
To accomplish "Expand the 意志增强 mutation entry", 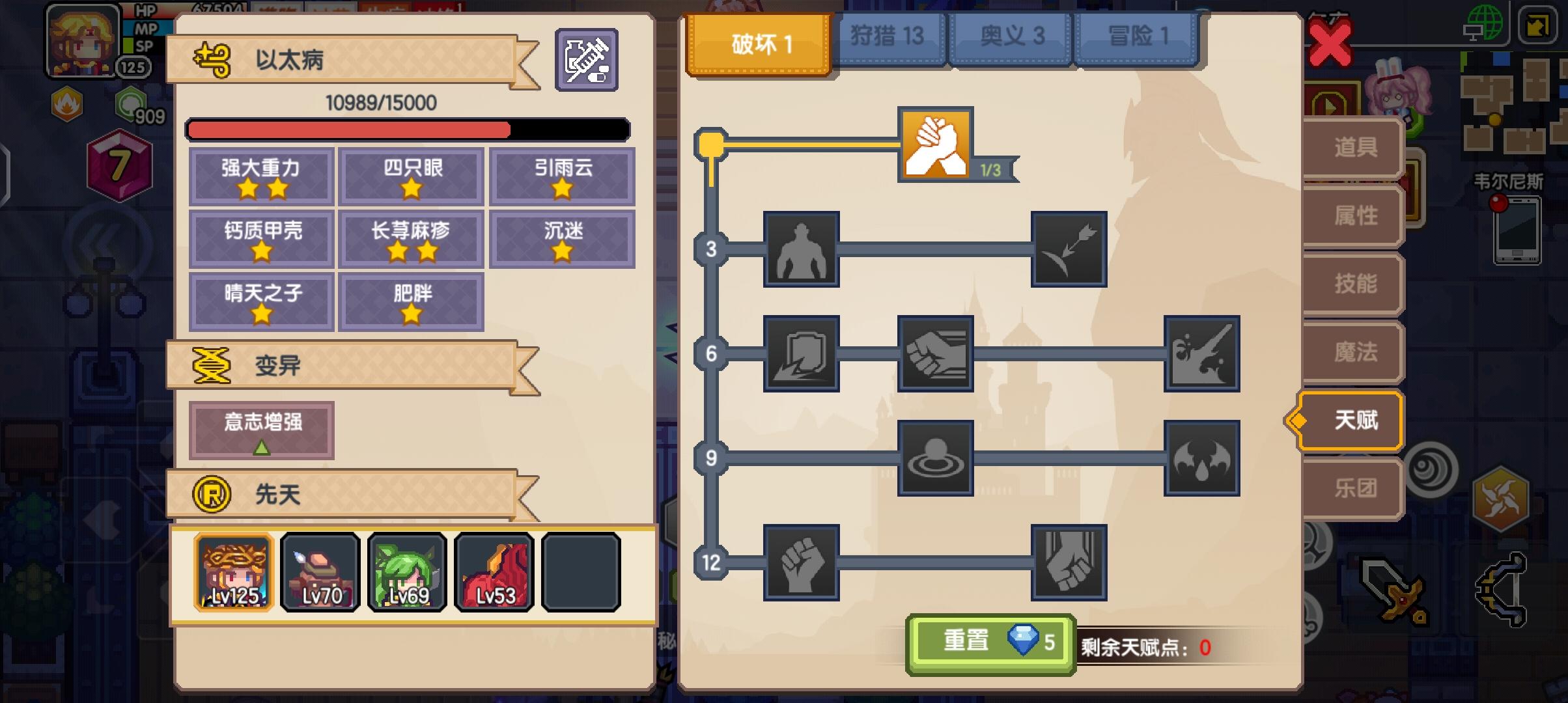I will pyautogui.click(x=260, y=428).
